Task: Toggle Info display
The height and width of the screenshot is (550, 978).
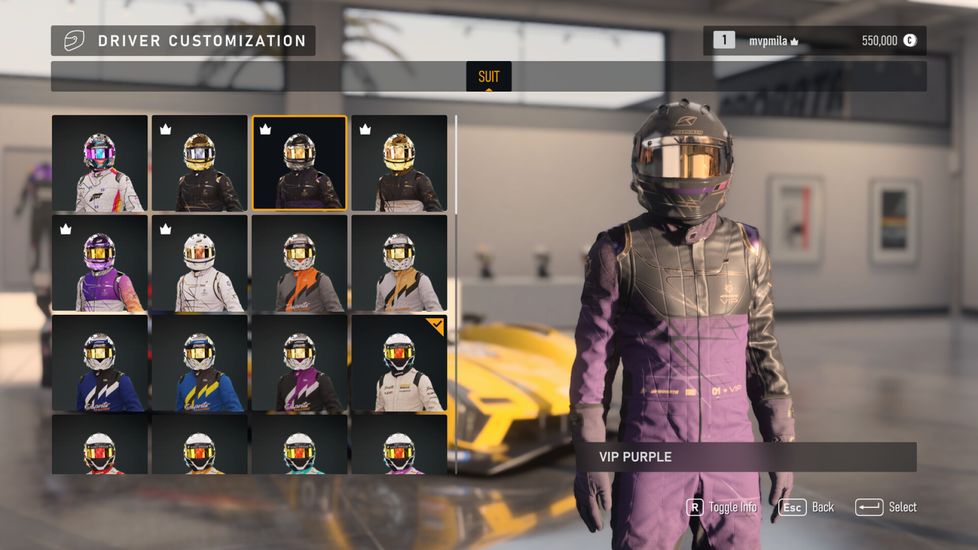Action: (x=722, y=507)
